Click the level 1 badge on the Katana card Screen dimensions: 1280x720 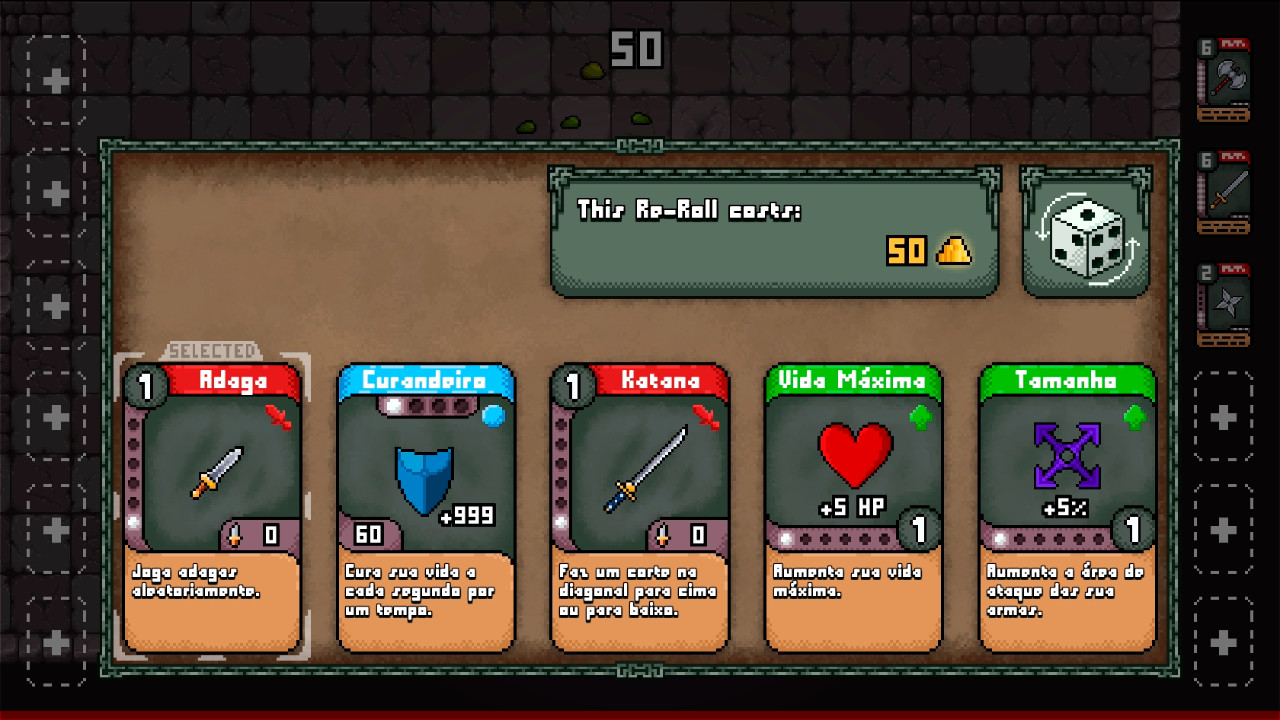573,385
